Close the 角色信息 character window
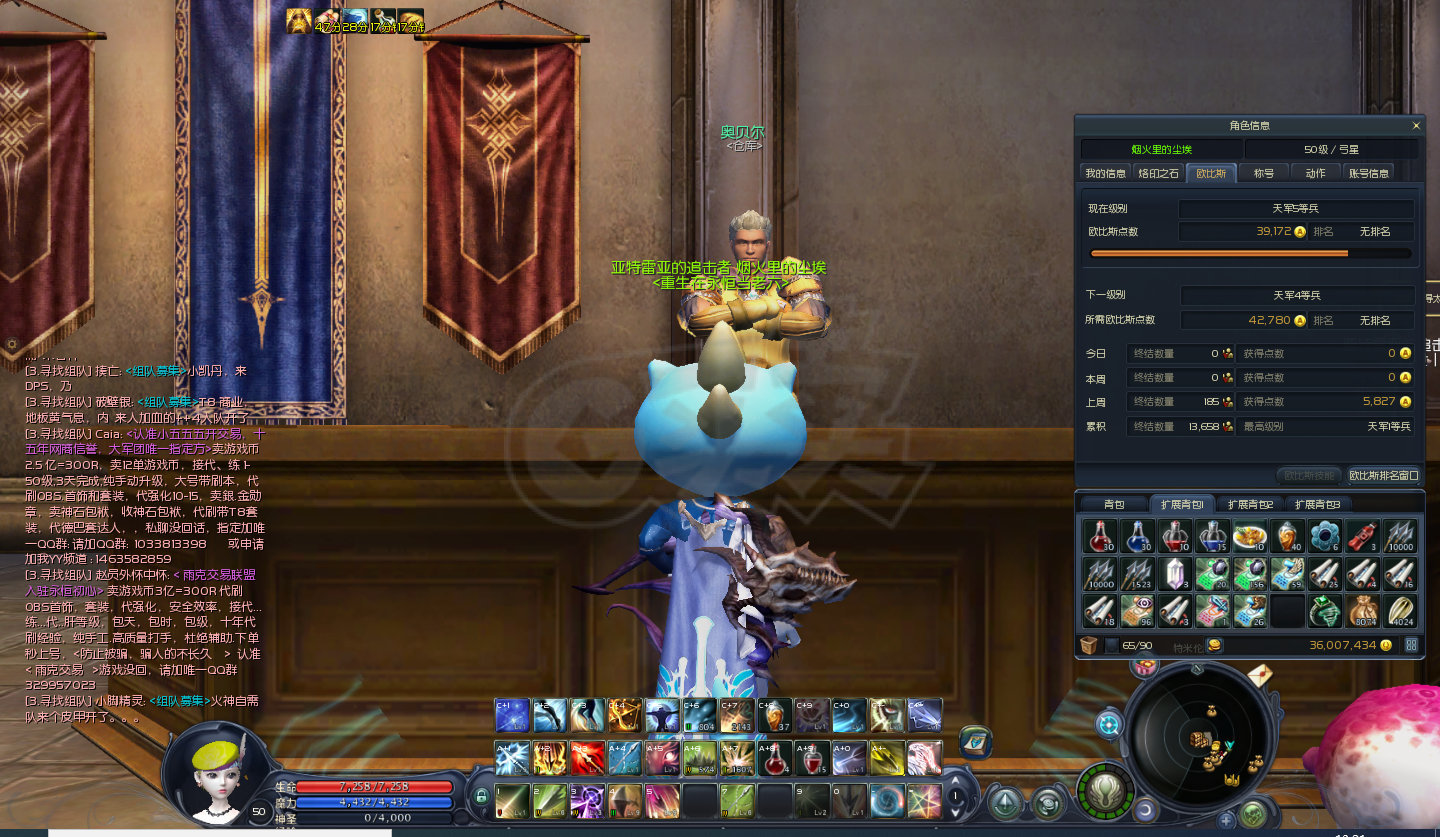 coord(1415,126)
